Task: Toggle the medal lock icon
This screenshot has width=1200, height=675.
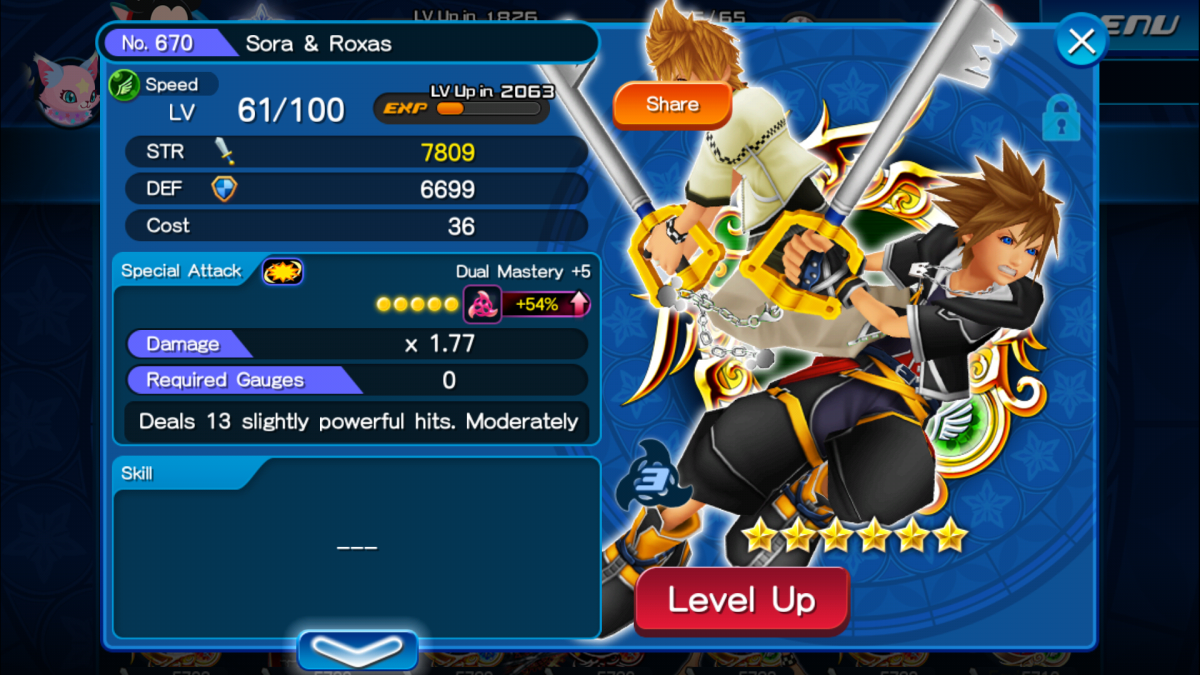Action: tap(1061, 119)
